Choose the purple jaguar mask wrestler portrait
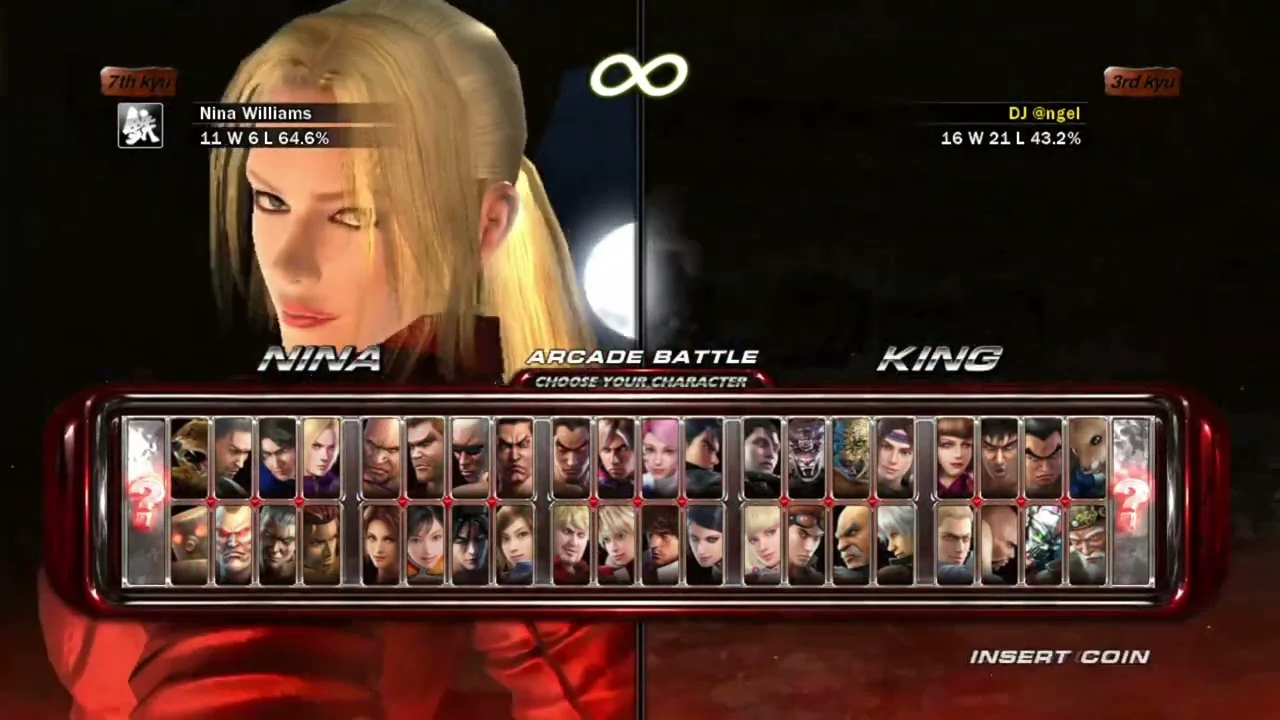Viewport: 1280px width, 720px height. tap(806, 458)
